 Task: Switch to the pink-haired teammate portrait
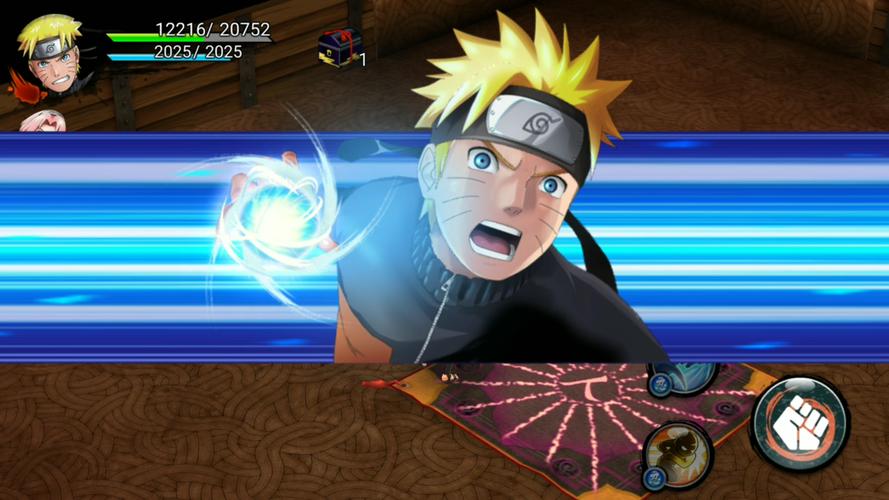pyautogui.click(x=43, y=122)
